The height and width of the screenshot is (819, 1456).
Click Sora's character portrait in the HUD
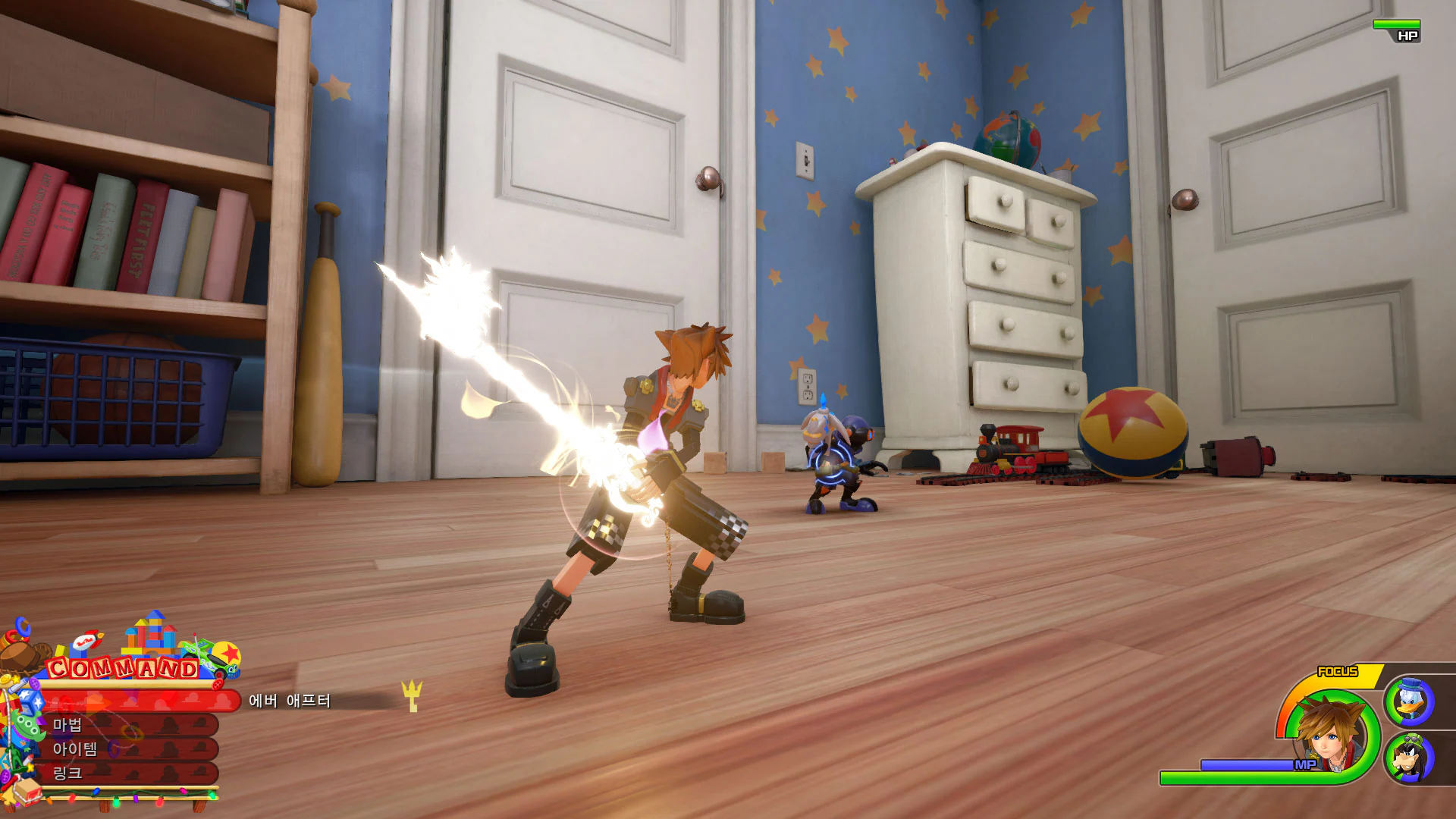[x=1326, y=735]
